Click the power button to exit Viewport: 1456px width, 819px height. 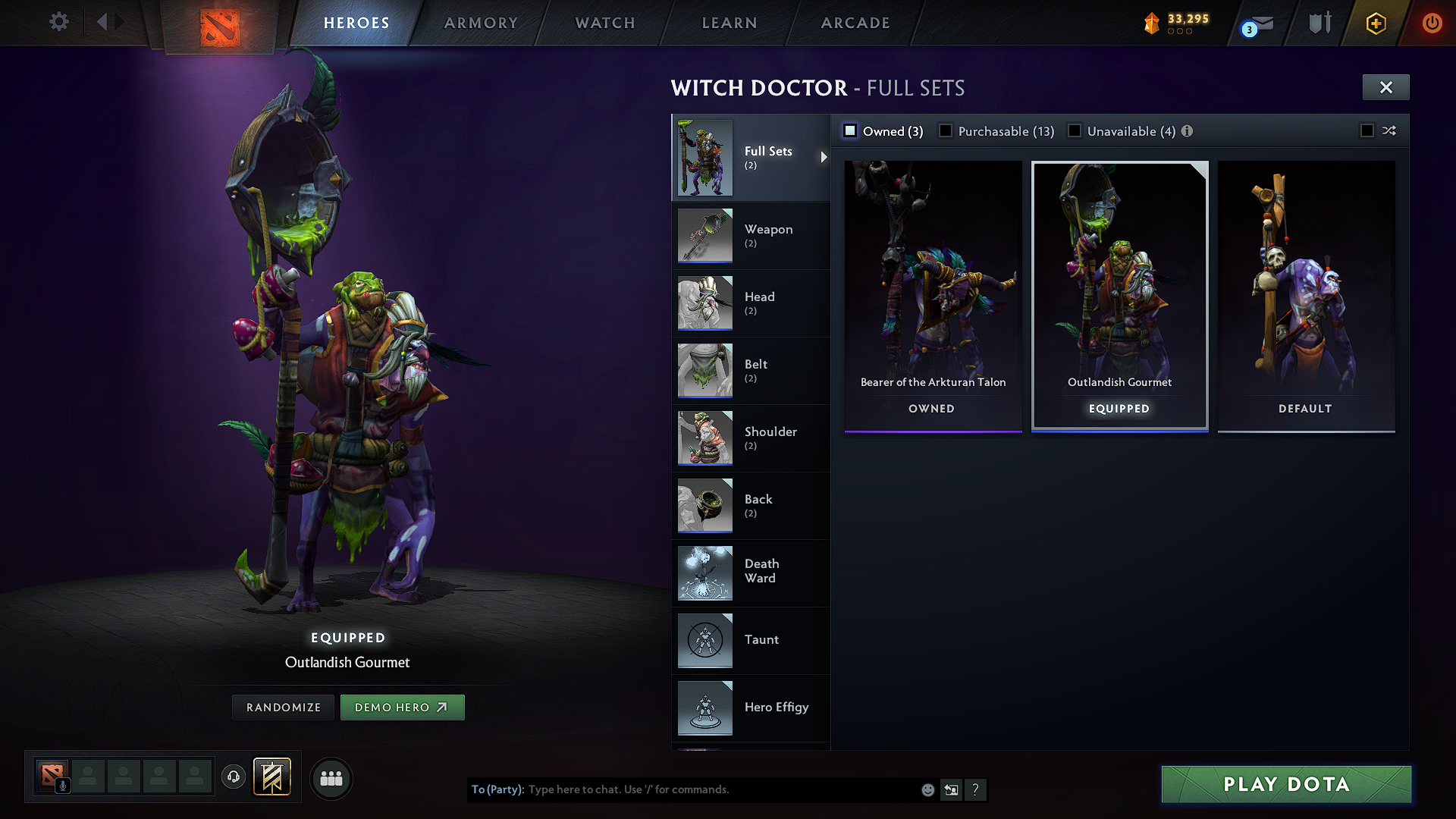[1432, 23]
